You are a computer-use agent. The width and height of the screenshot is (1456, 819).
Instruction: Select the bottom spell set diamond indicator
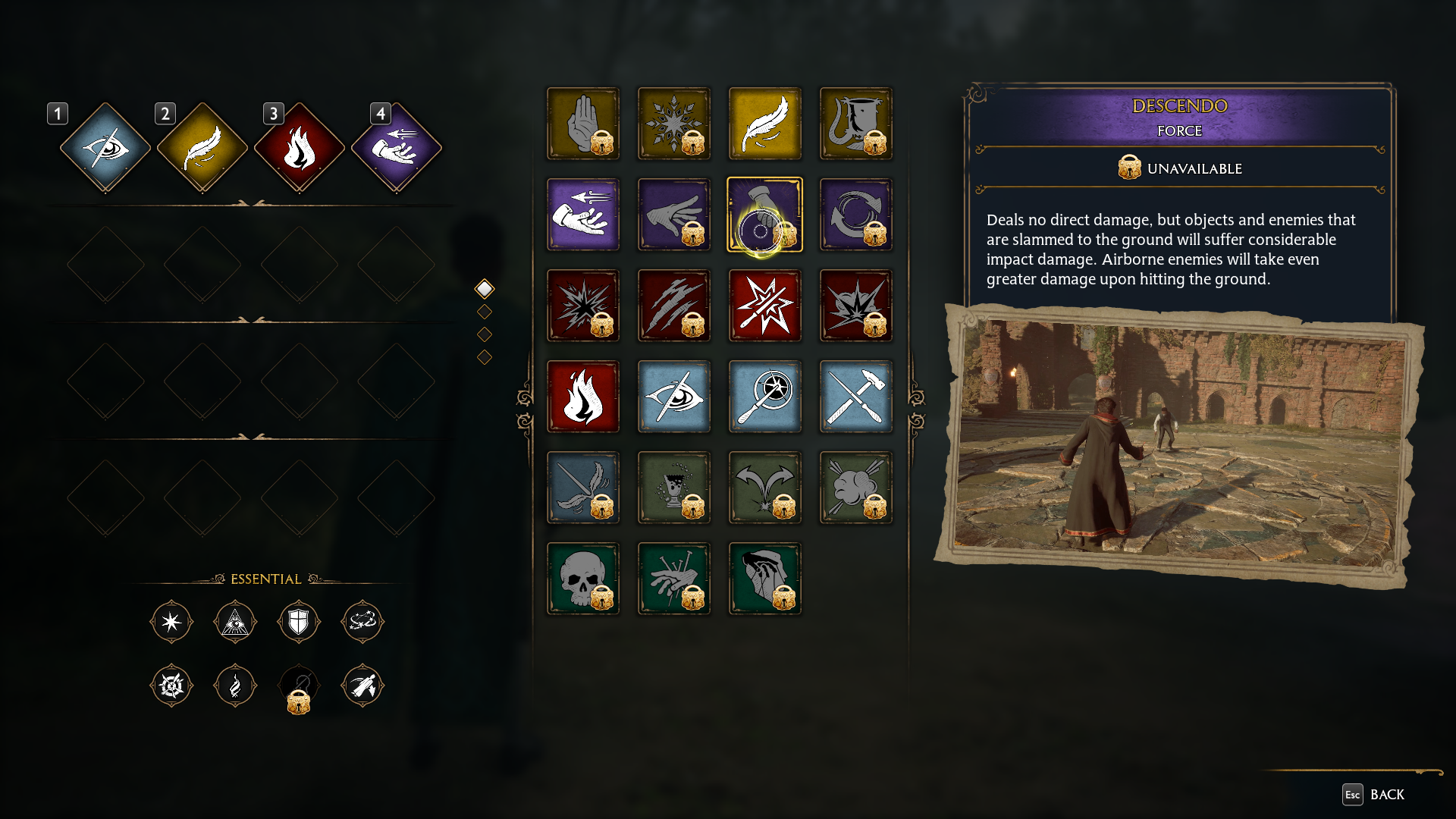click(x=483, y=356)
